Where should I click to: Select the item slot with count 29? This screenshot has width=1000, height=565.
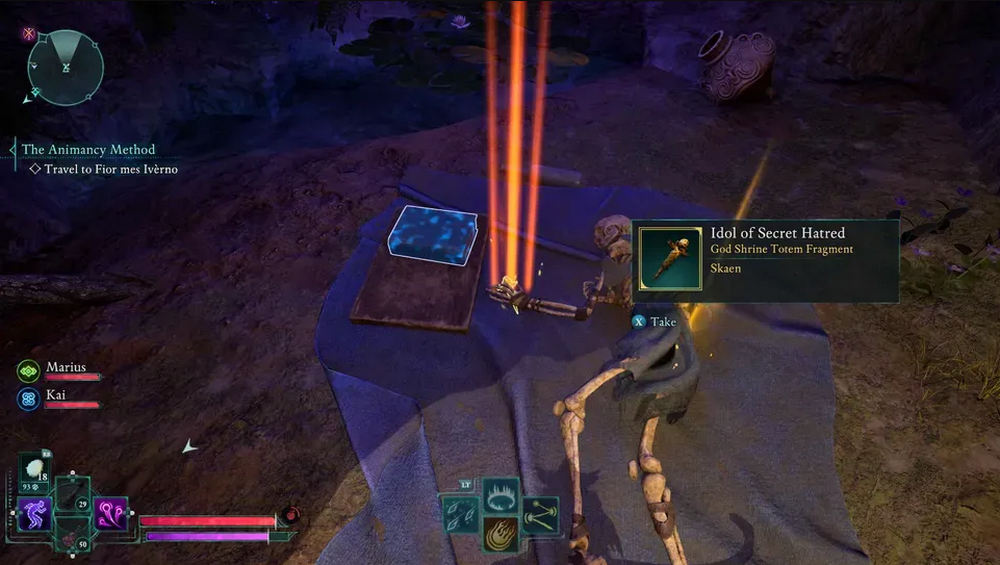point(73,494)
